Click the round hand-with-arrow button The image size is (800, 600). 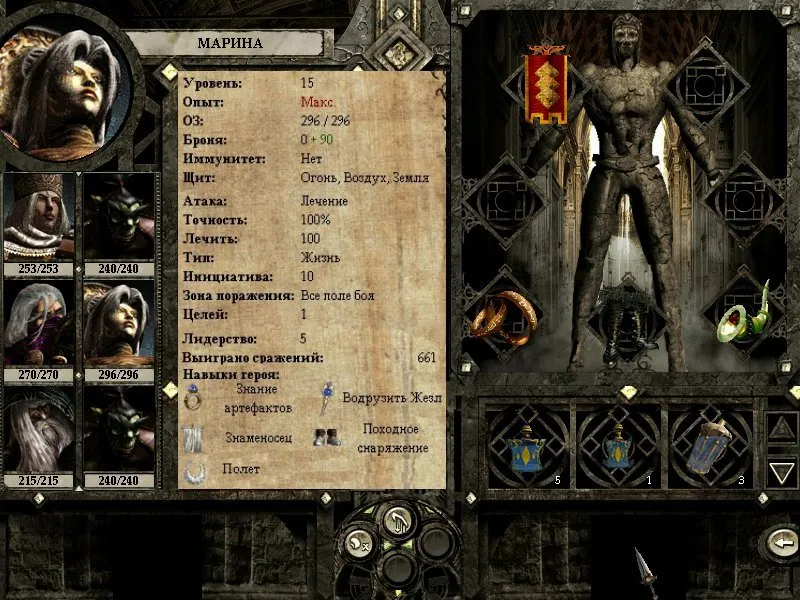(x=399, y=521)
